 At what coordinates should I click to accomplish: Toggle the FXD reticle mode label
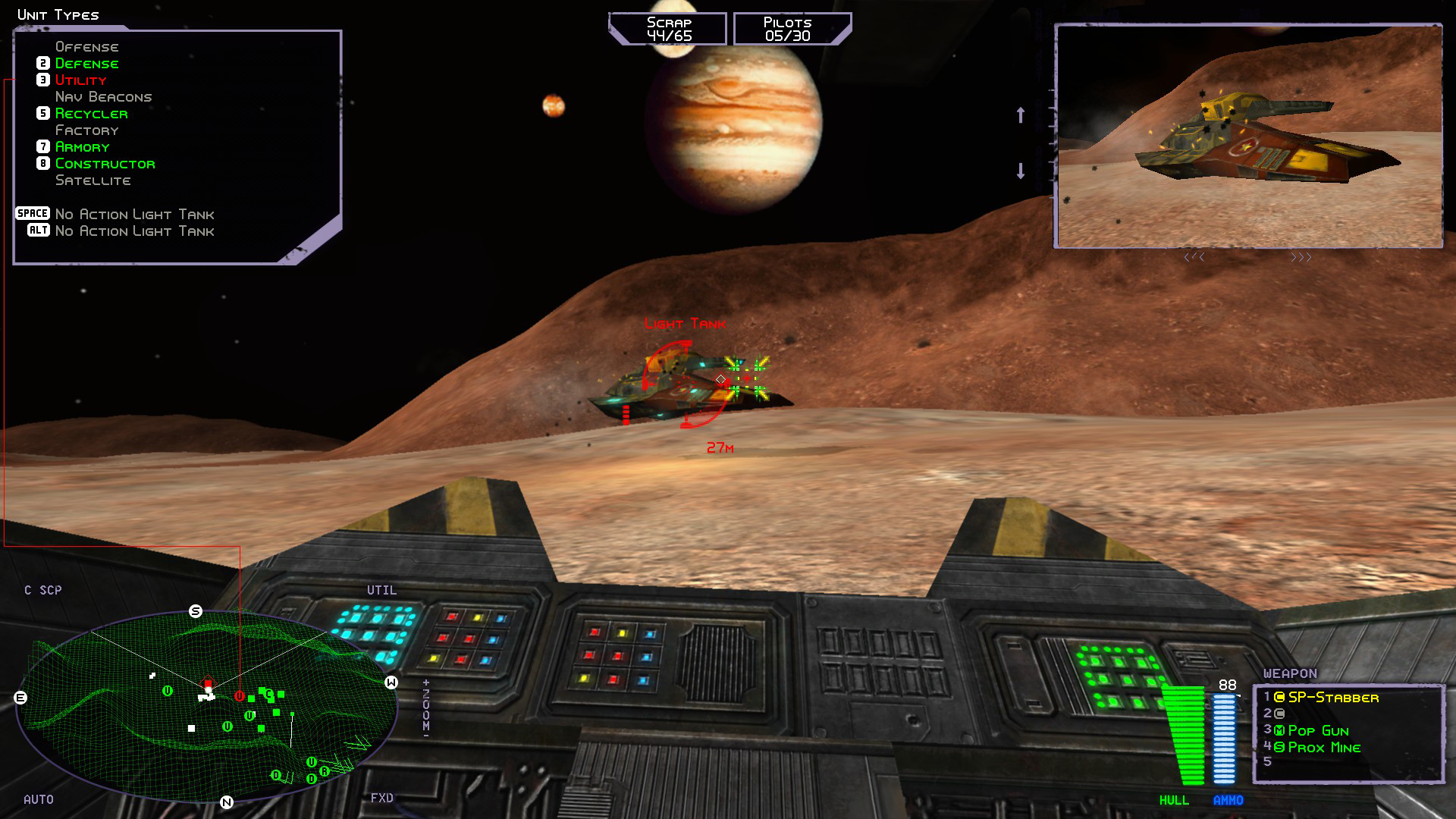click(383, 798)
